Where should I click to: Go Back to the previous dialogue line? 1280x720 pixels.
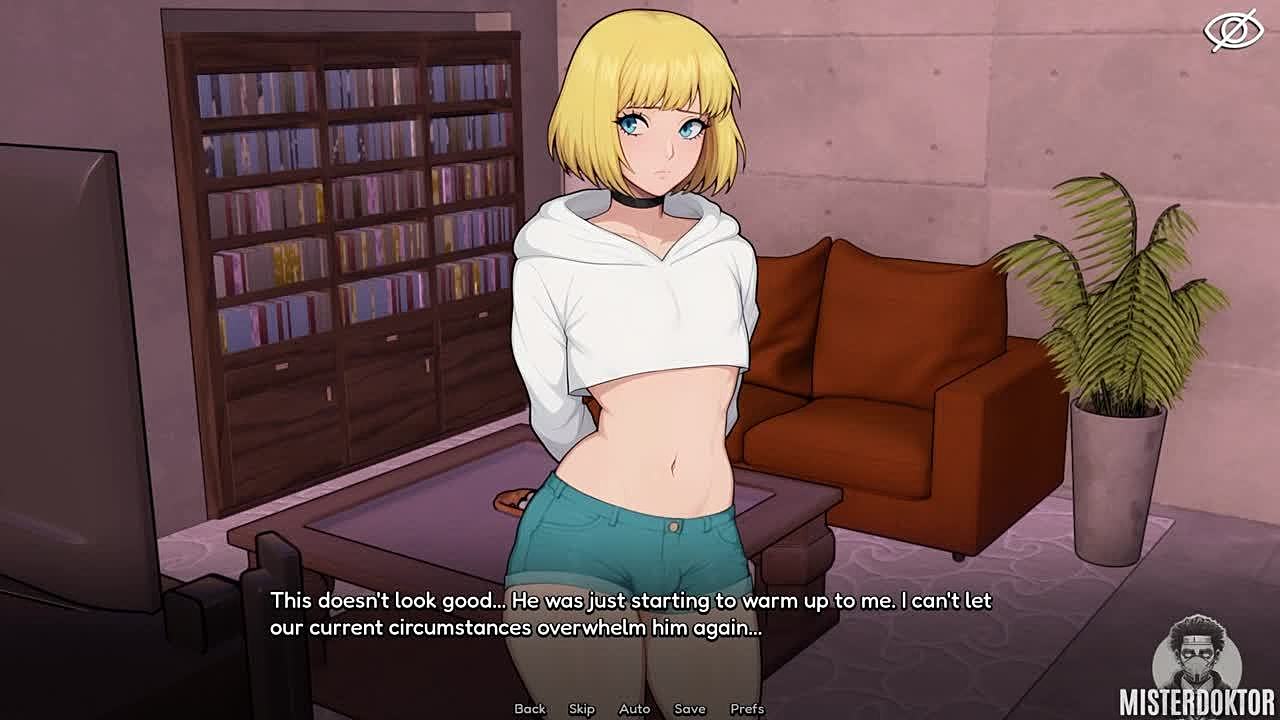point(530,709)
